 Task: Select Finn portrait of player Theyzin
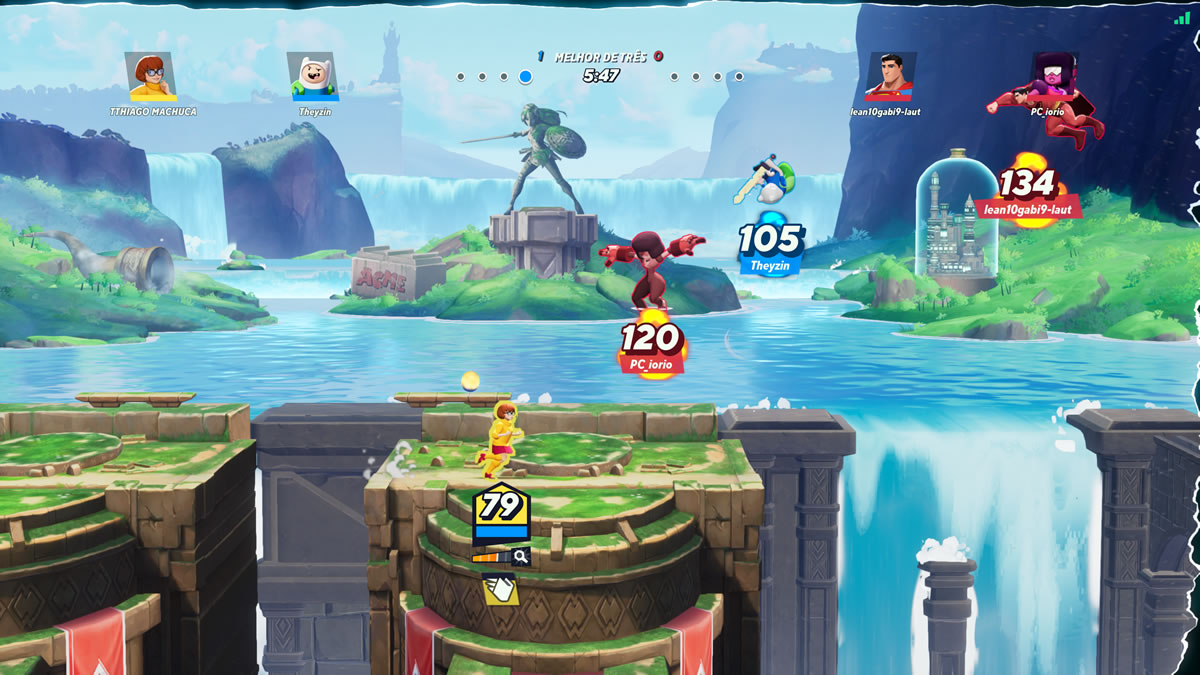point(313,77)
